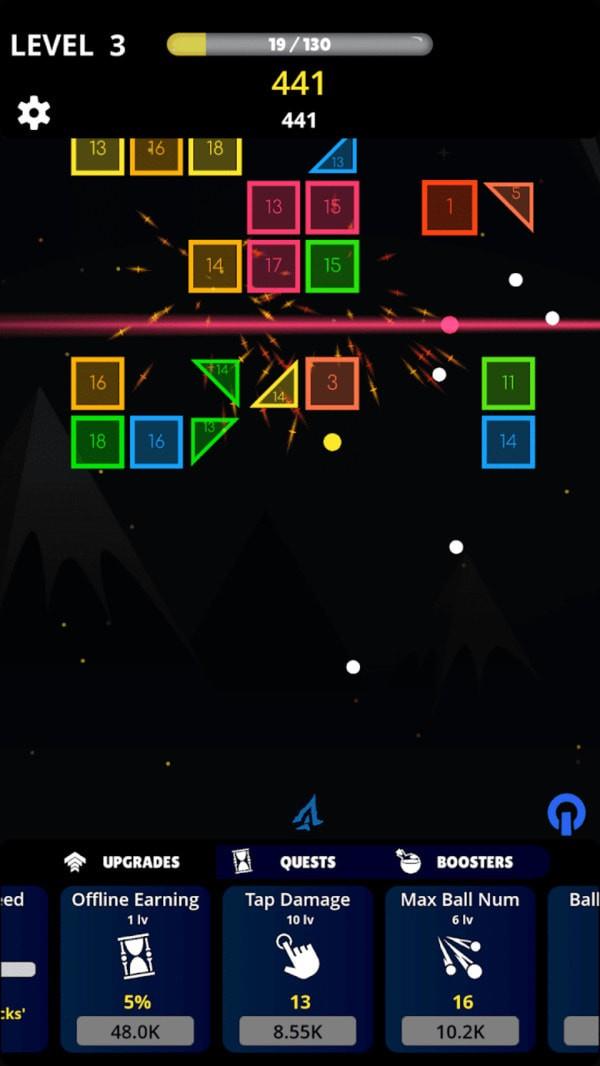This screenshot has width=600, height=1066.
Task: Open settings with the gear icon
Action: [34, 113]
